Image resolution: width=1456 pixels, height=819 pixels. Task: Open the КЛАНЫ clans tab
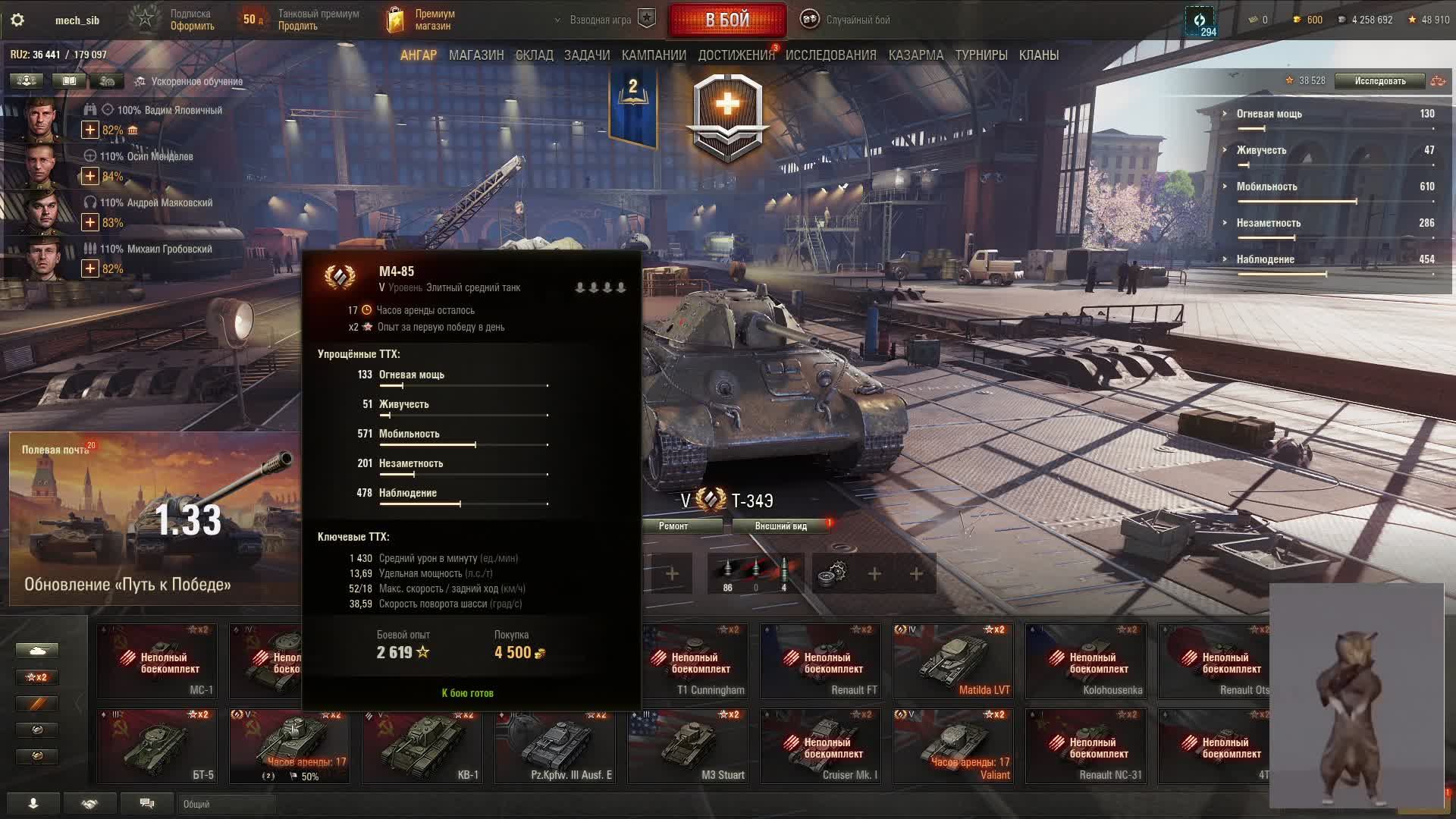click(1038, 55)
